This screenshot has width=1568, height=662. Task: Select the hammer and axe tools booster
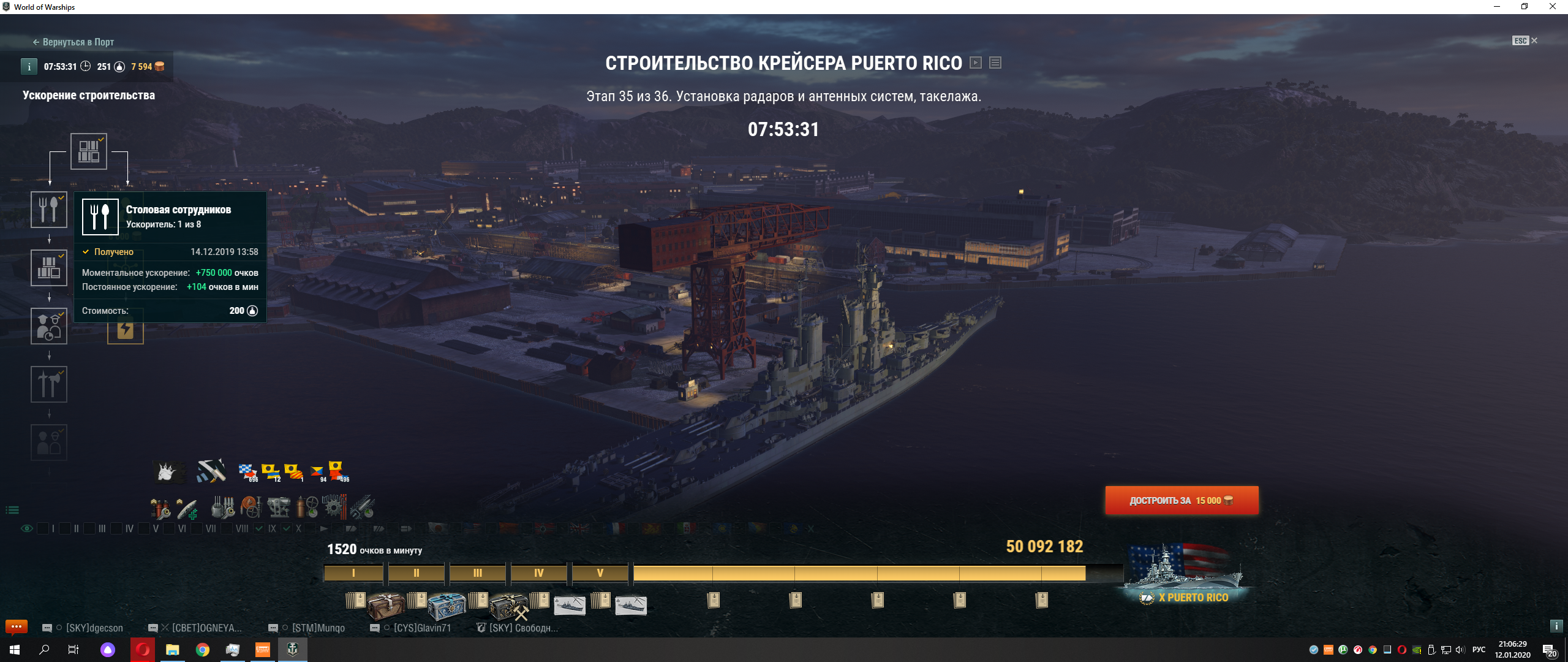pyautogui.click(x=49, y=384)
